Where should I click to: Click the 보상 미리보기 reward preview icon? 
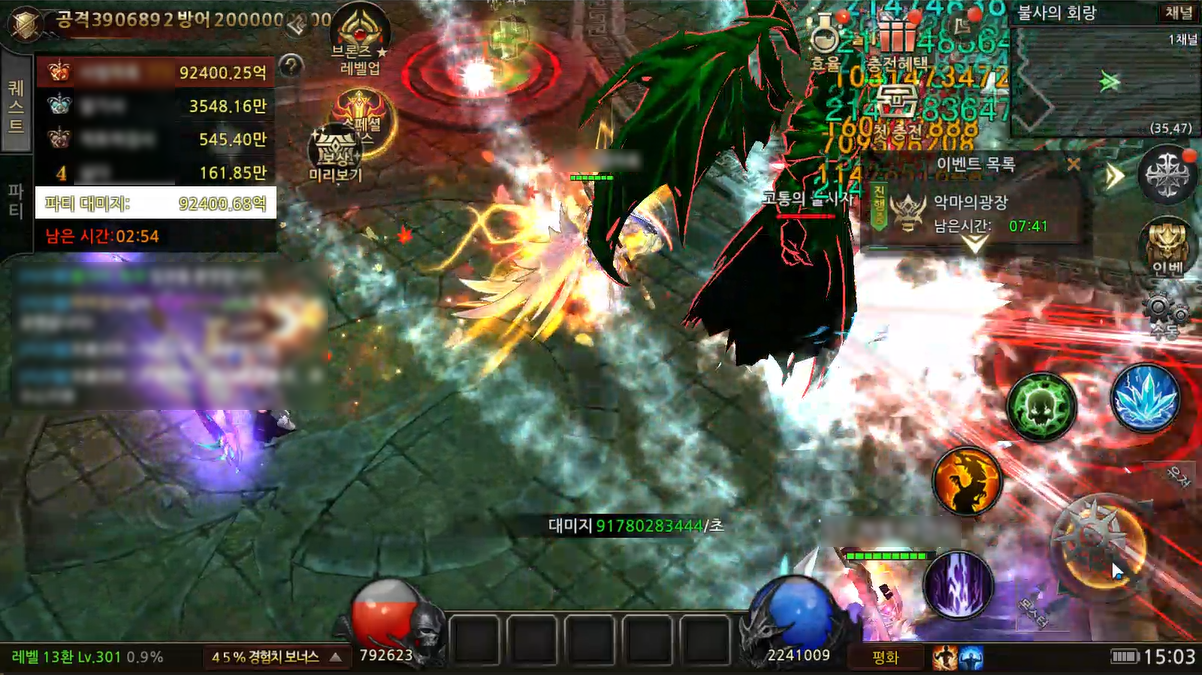(335, 152)
